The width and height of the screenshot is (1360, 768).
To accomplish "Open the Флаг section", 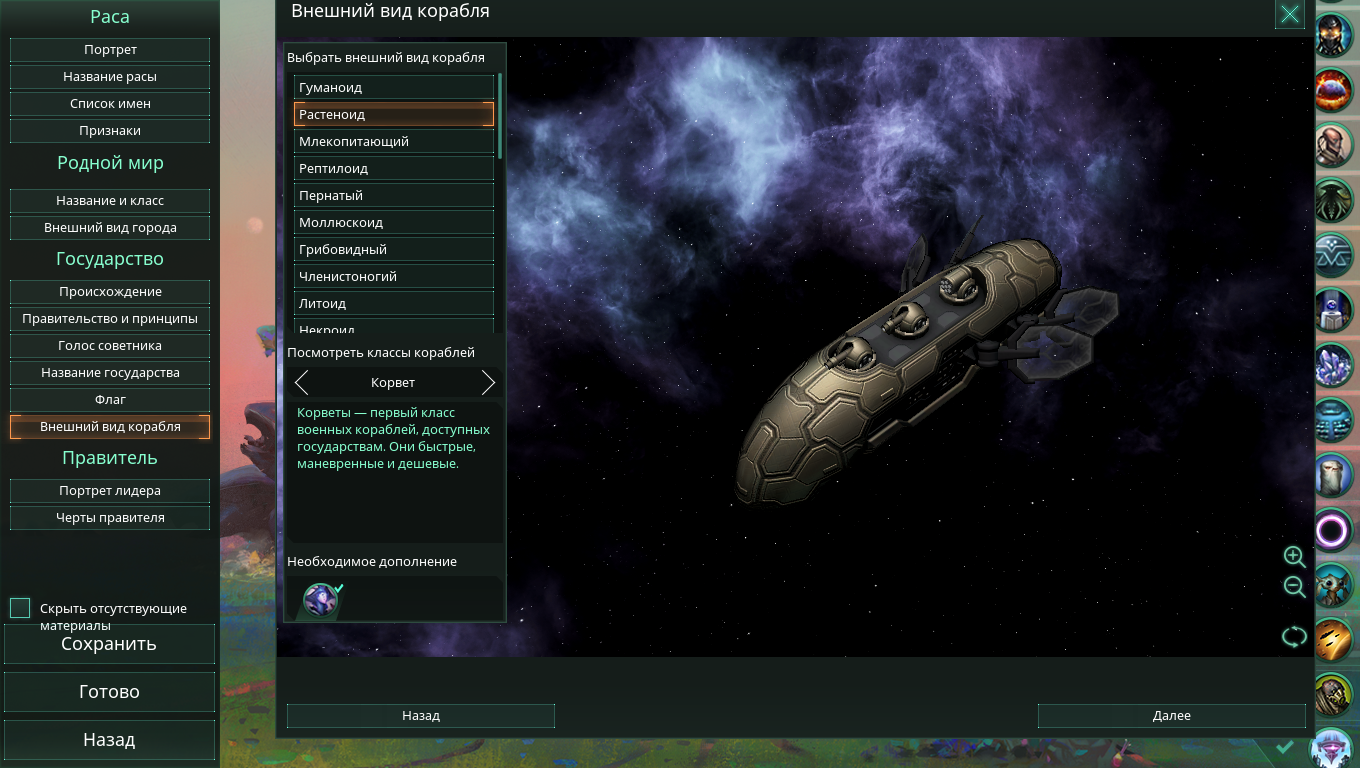I will click(x=110, y=400).
